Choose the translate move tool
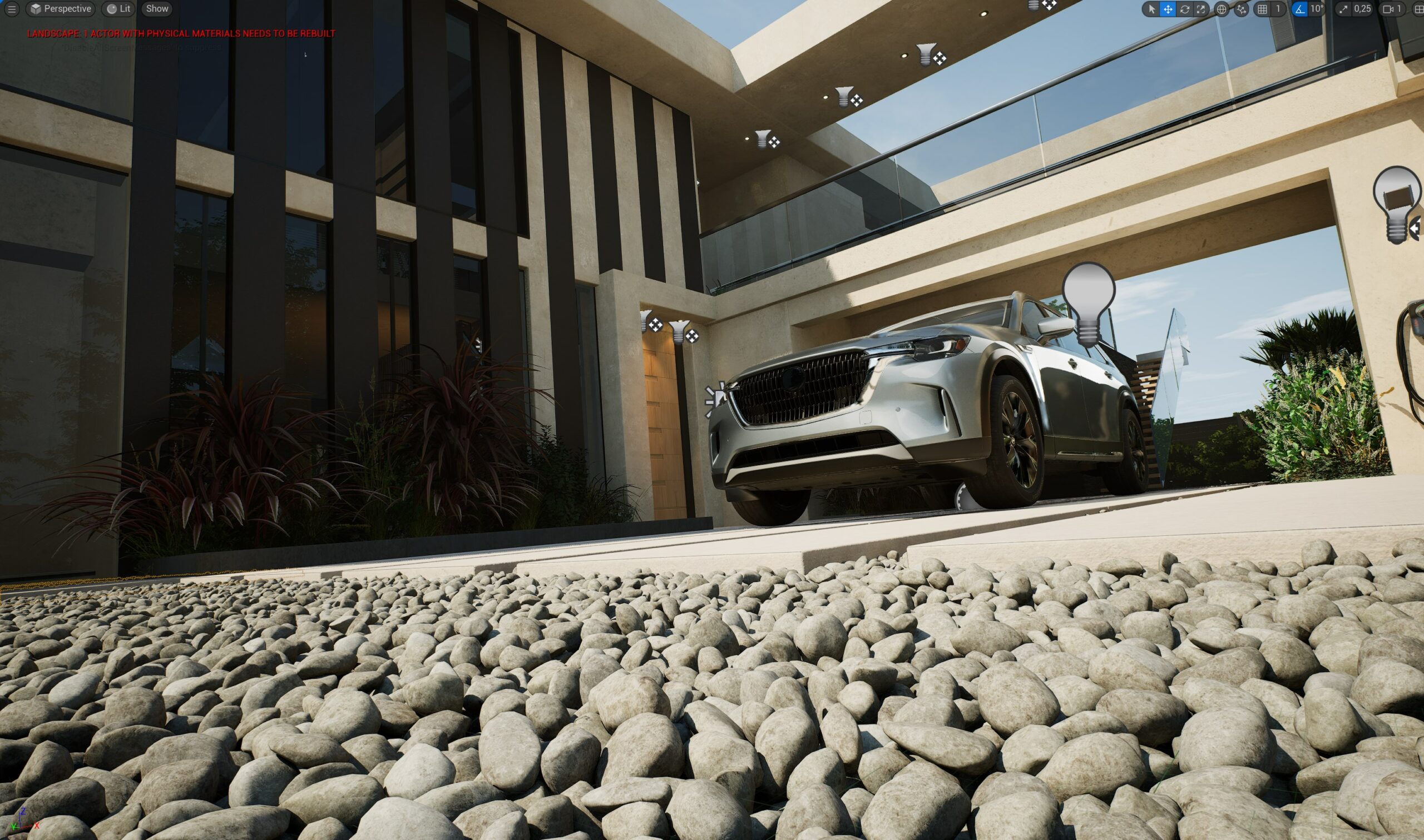The height and width of the screenshot is (840, 1424). point(1168,9)
